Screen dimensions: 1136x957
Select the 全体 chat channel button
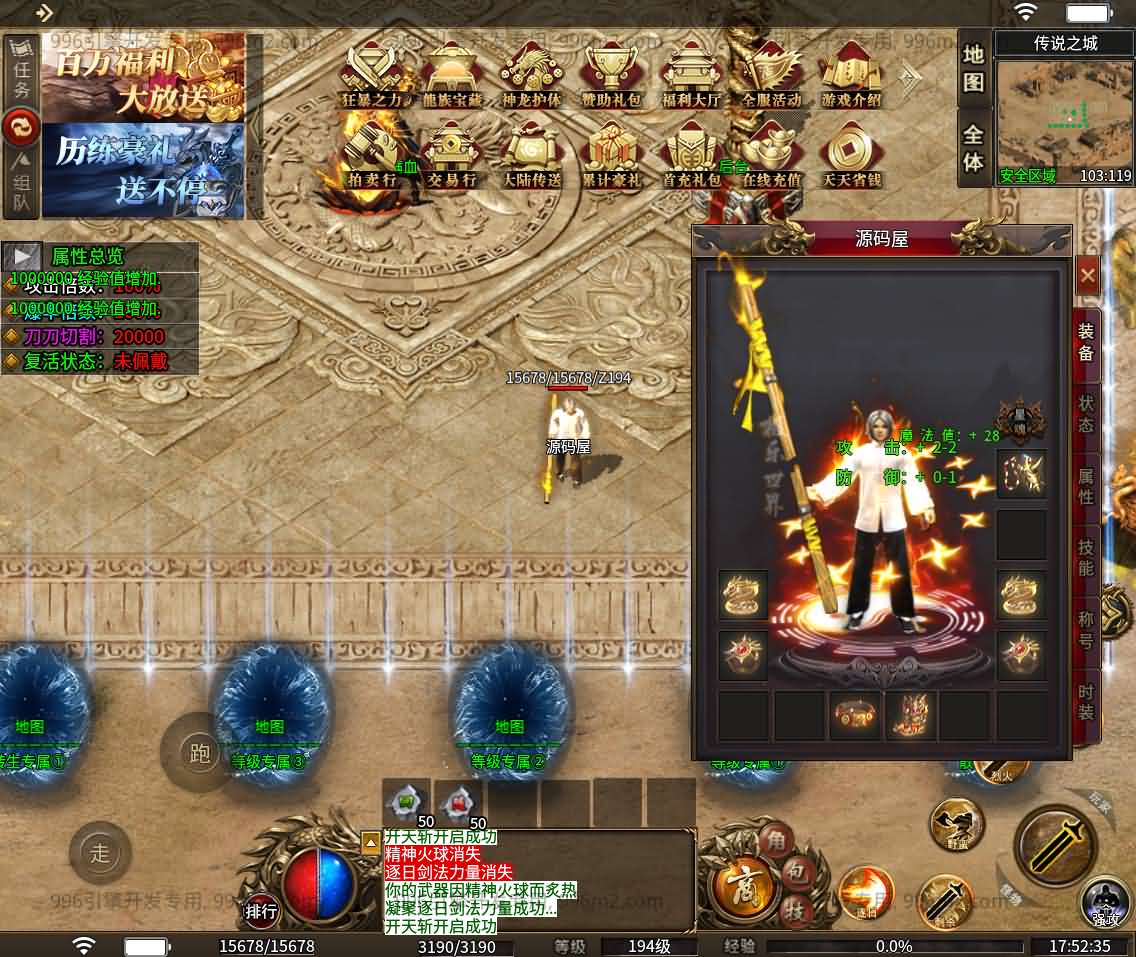click(x=974, y=148)
